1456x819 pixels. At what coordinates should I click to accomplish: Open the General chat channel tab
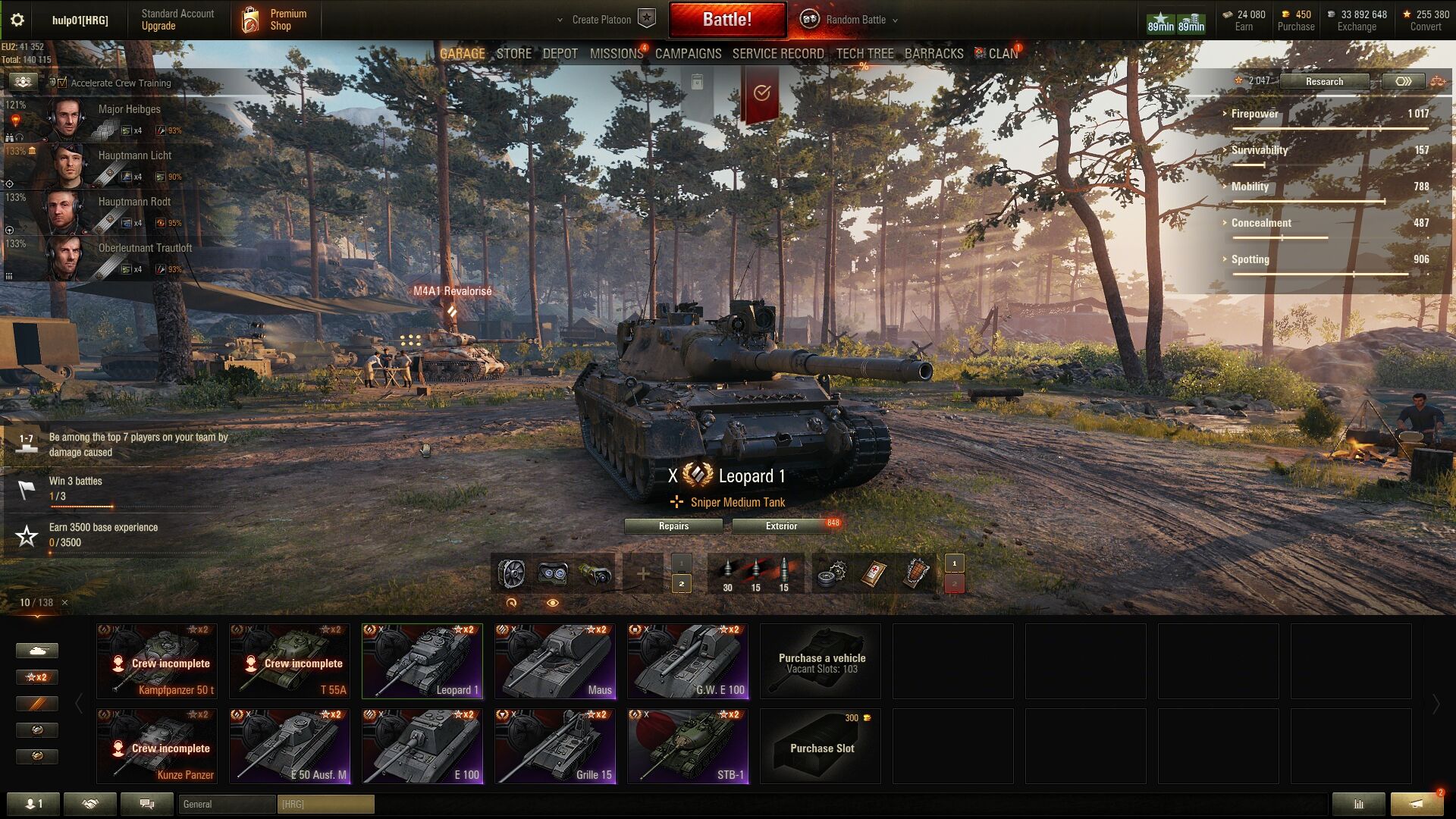coord(226,804)
